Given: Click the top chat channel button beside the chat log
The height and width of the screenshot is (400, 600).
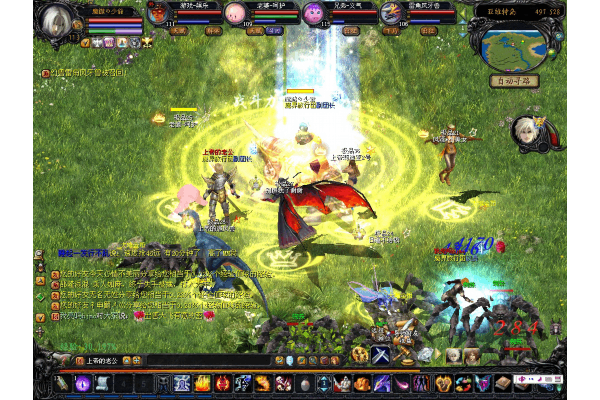Looking at the screenshot, I should [x=40, y=254].
